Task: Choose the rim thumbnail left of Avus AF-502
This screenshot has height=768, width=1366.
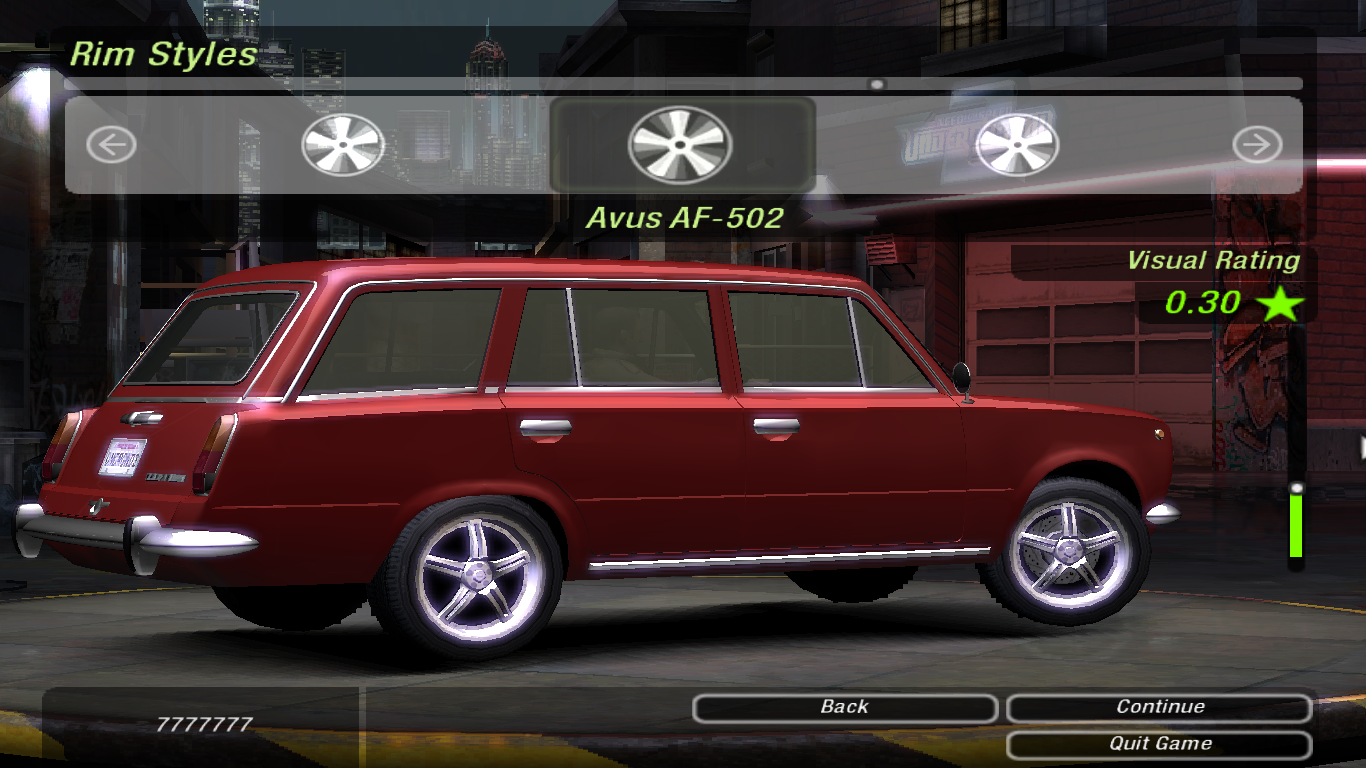Action: coord(343,145)
